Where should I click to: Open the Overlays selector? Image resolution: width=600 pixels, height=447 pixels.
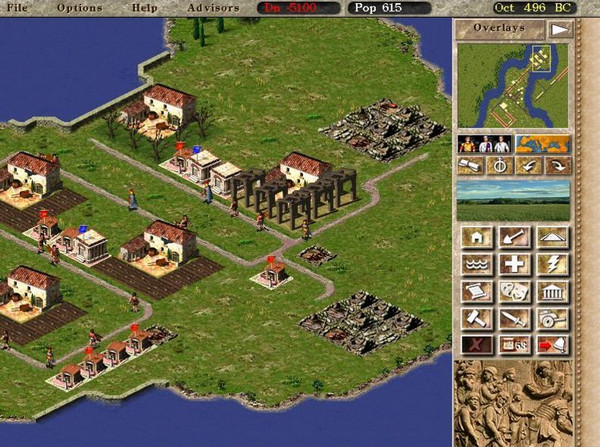click(501, 29)
